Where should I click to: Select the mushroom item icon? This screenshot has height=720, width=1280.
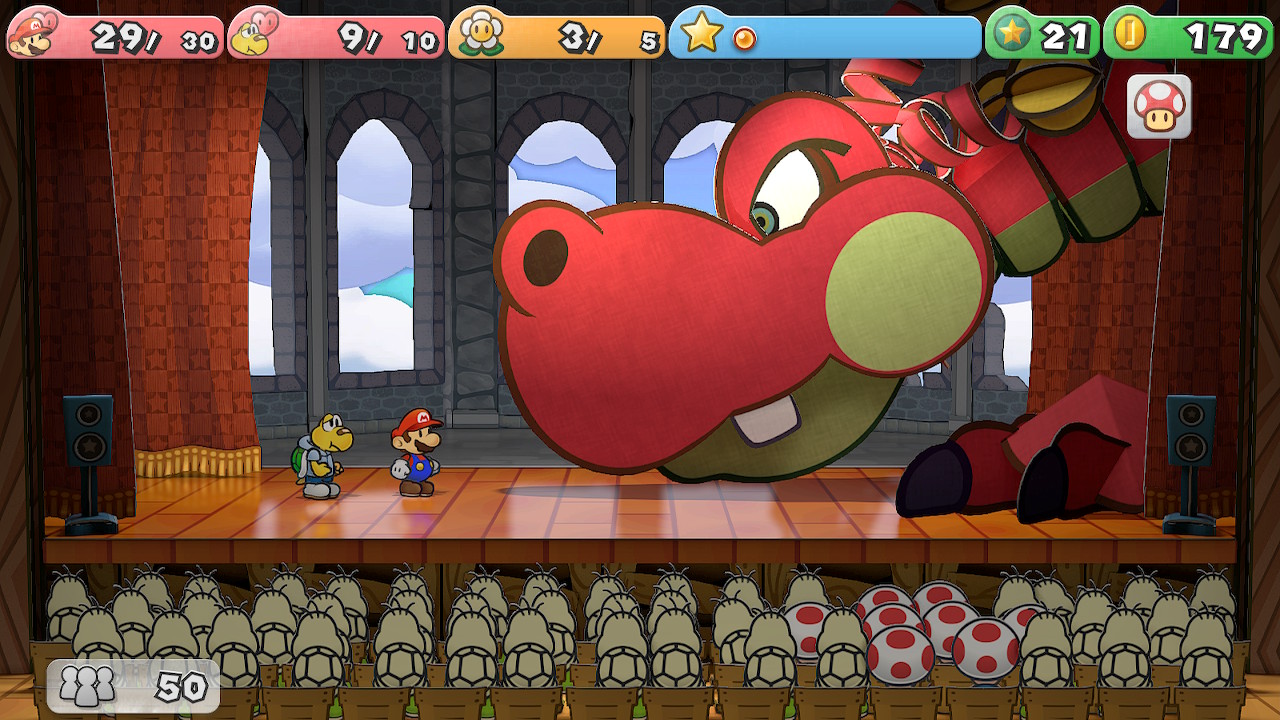1159,106
